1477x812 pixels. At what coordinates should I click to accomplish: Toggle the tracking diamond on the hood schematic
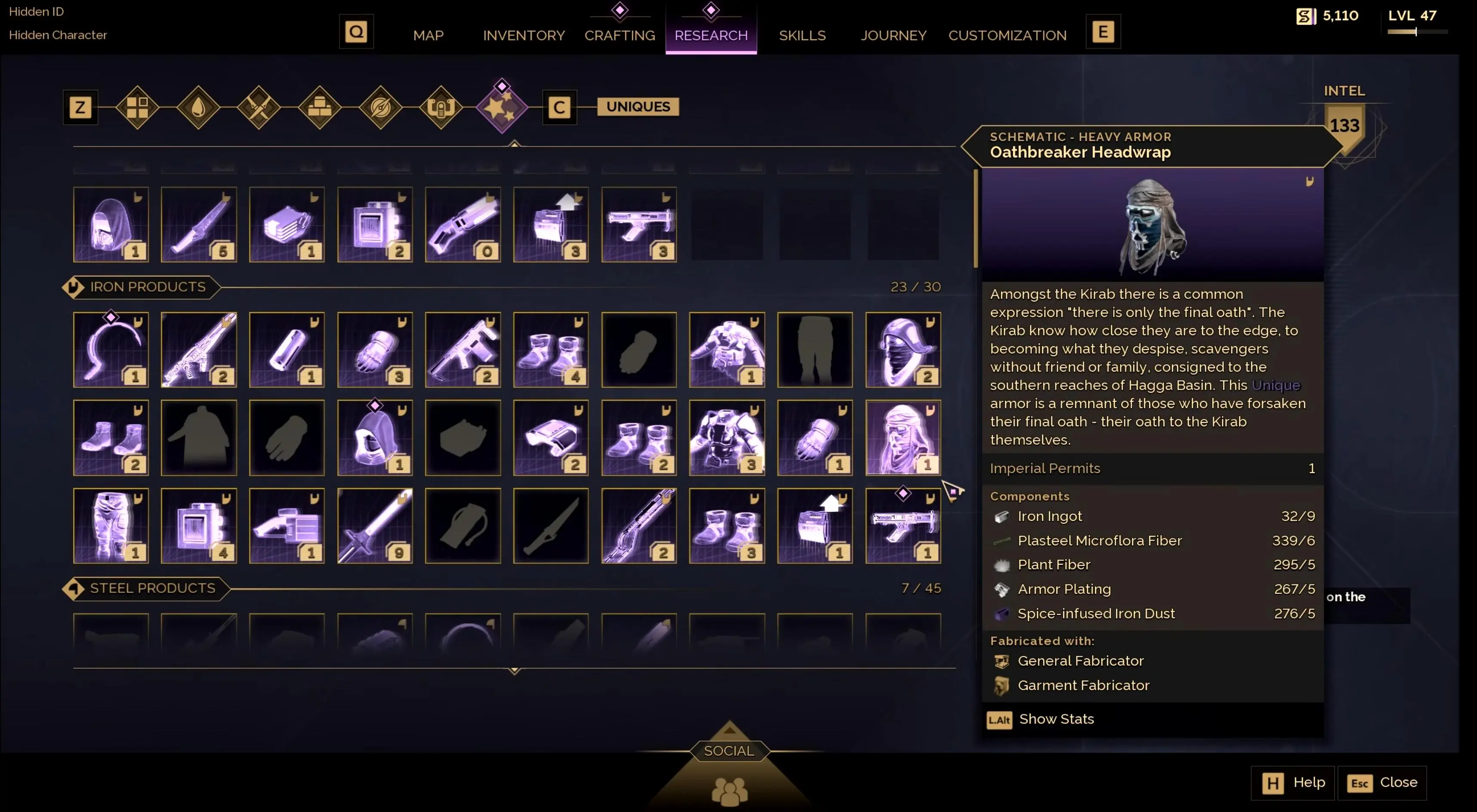tap(375, 406)
